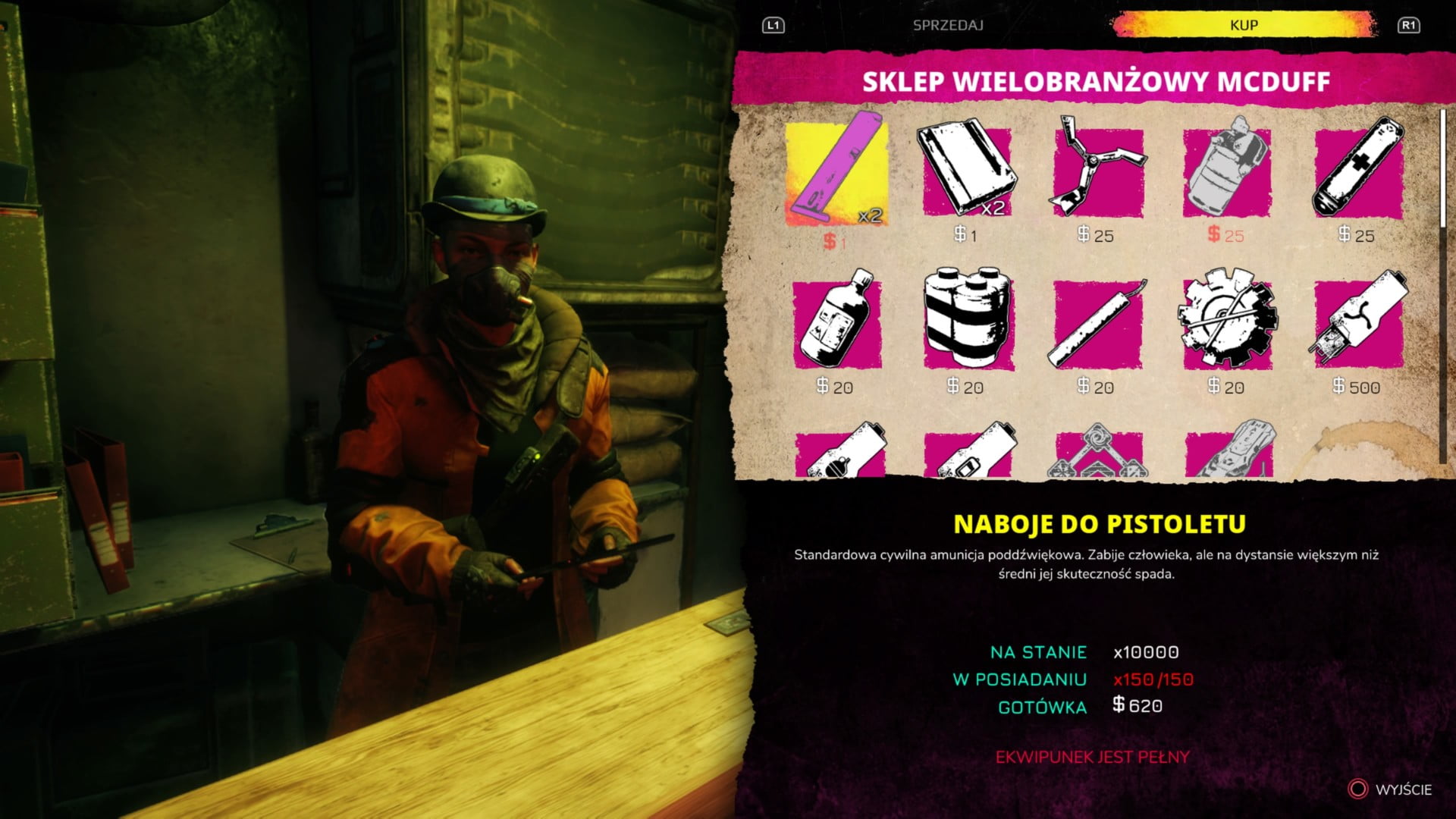Pick the cartridge with grenade symbol

click(x=839, y=453)
